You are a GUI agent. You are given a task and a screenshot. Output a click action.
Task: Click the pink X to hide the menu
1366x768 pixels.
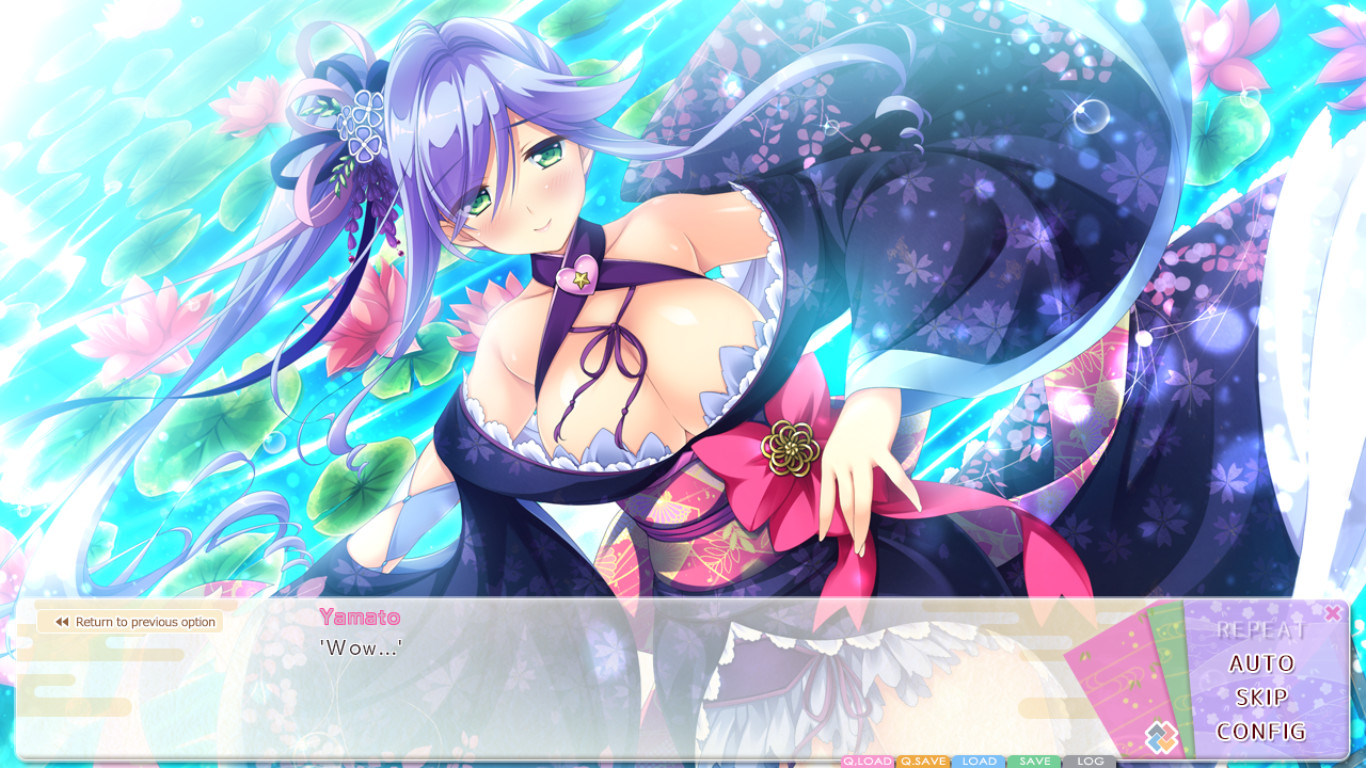click(x=1333, y=614)
